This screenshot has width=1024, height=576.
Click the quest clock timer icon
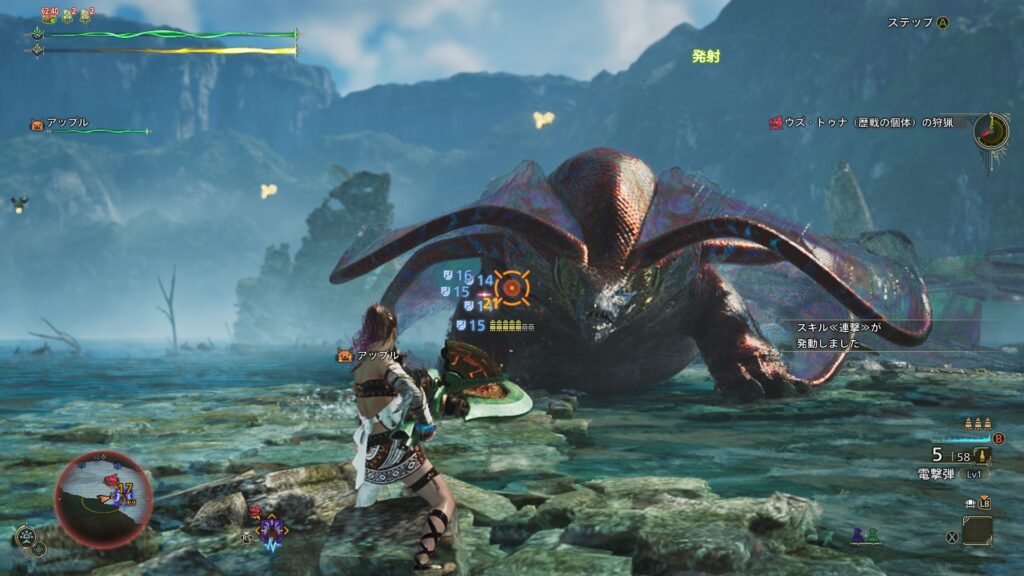coord(991,131)
